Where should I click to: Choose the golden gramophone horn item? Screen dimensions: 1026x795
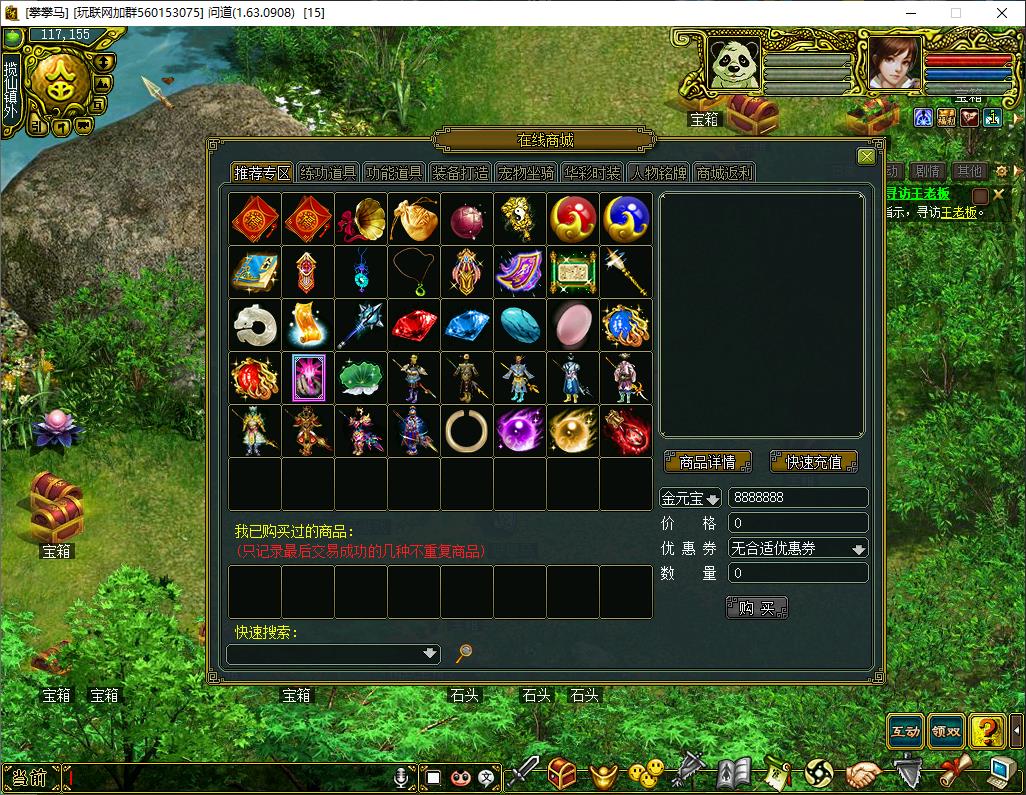coord(361,219)
